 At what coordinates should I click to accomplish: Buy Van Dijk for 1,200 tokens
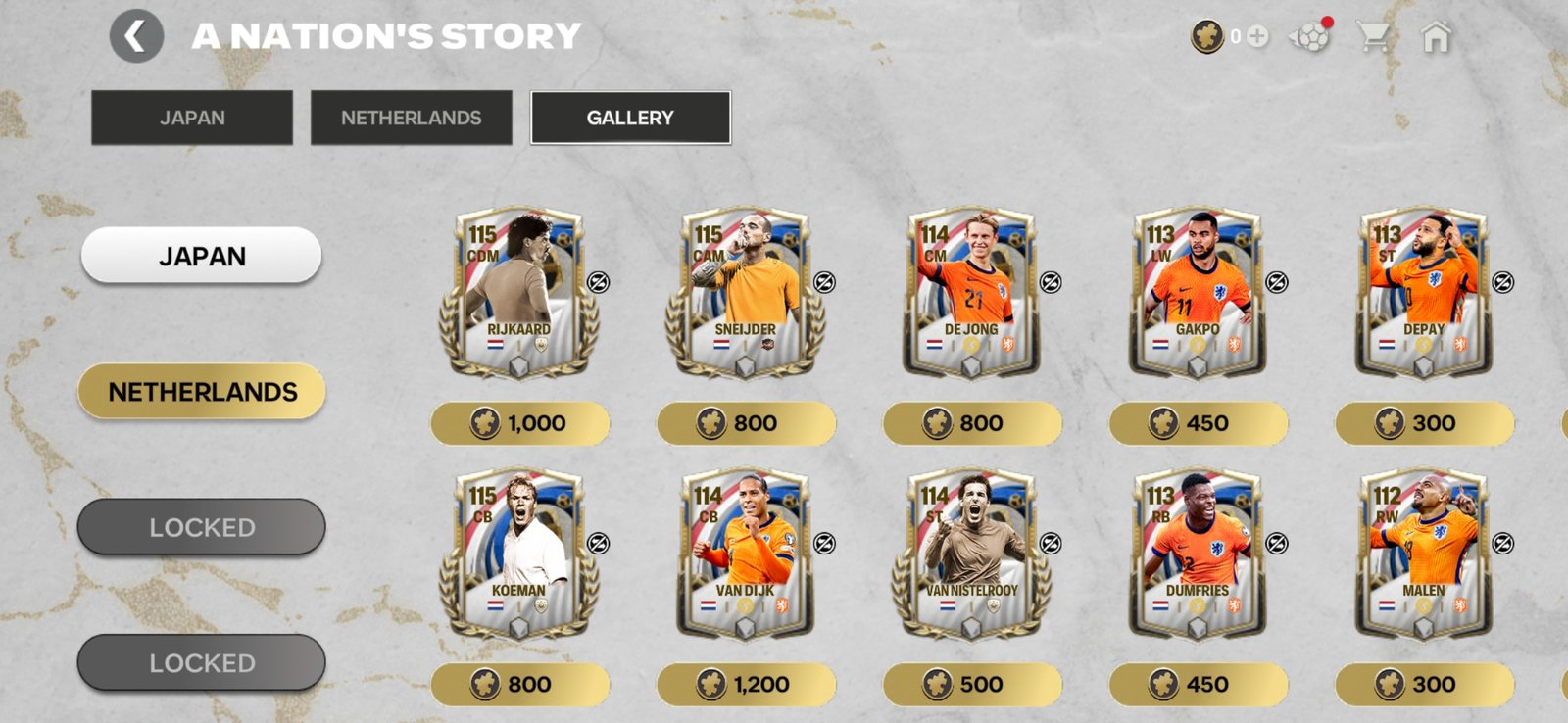tap(746, 684)
